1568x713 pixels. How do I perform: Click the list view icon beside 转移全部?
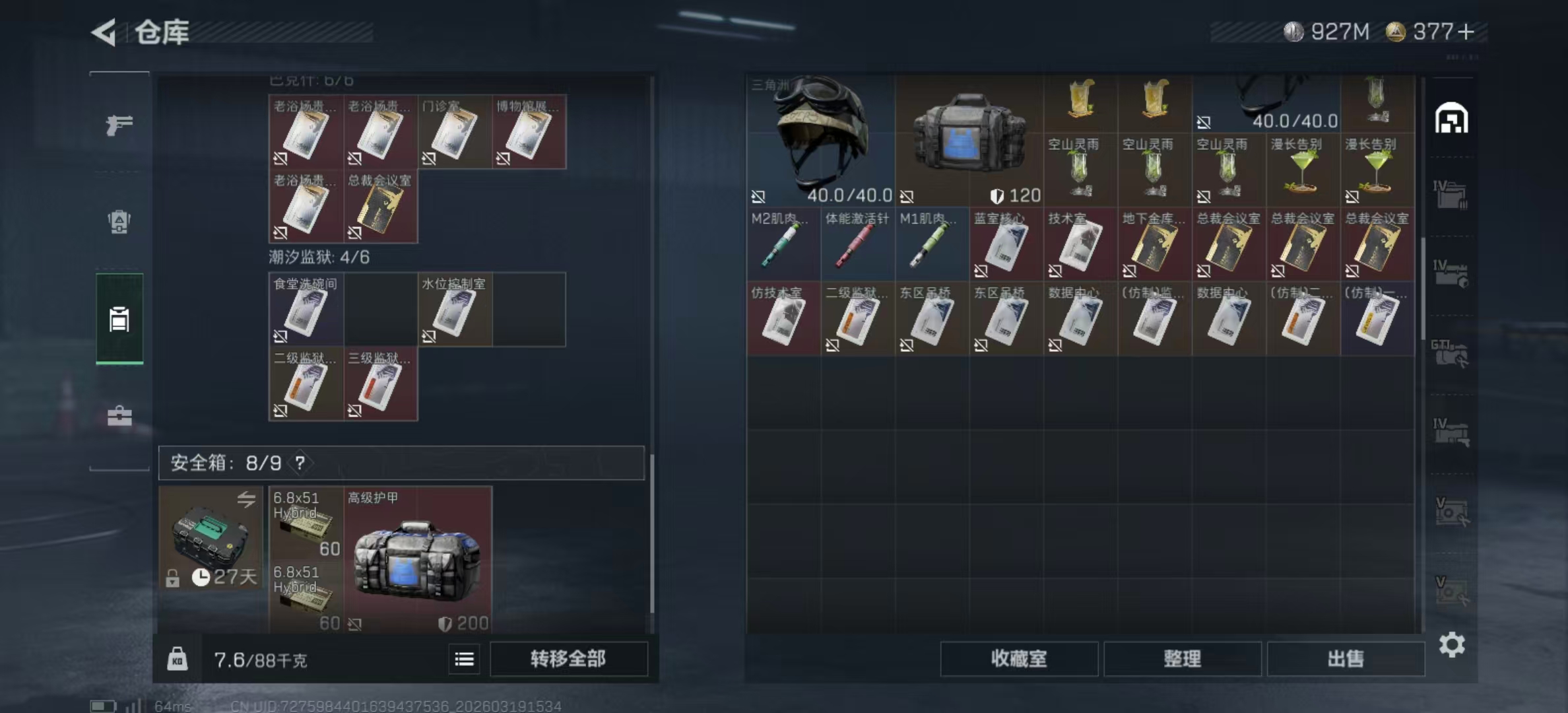coord(464,660)
